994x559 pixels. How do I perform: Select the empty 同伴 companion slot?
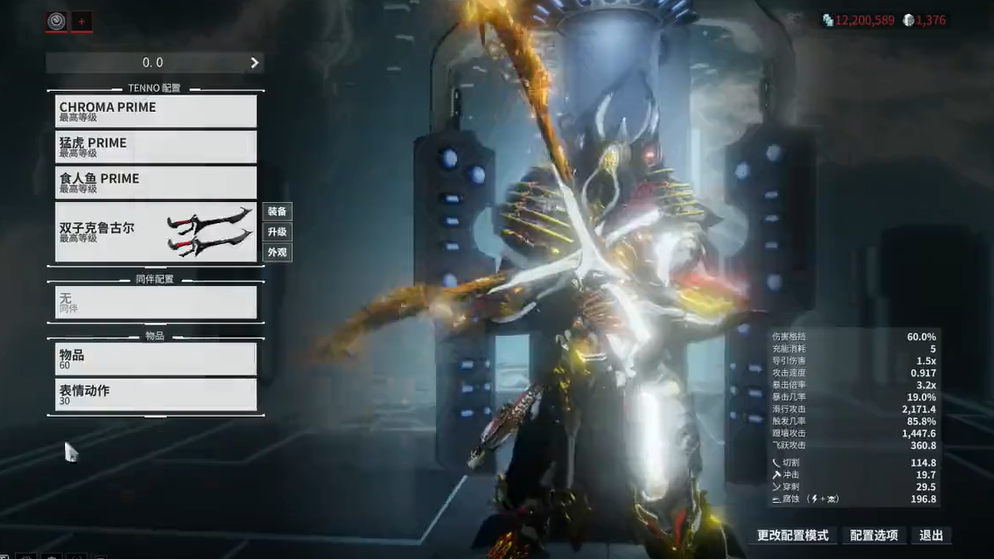click(155, 302)
